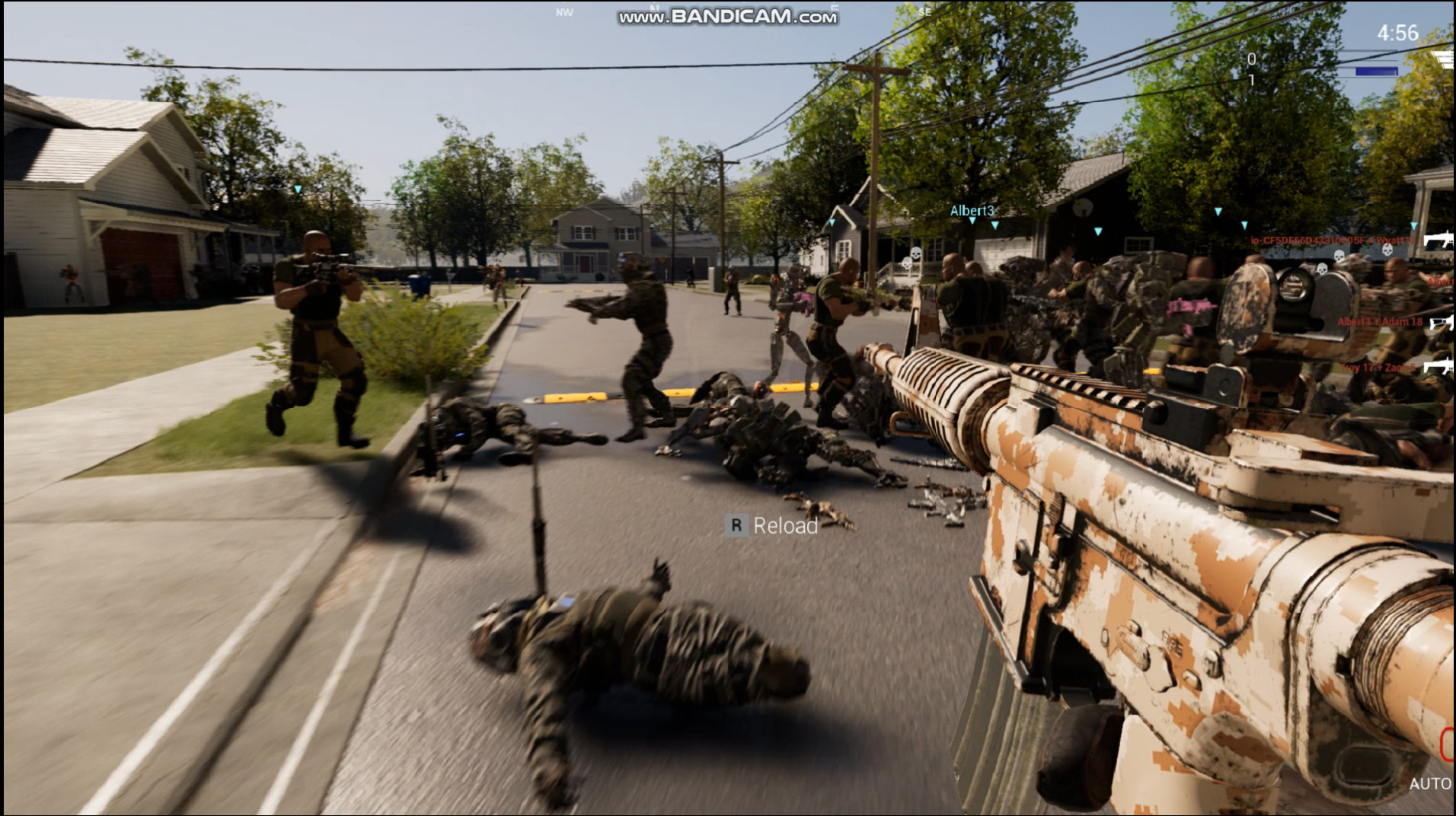The image size is (1456, 816).
Task: Click the skull icon above the enemy on the porch
Action: (915, 253)
